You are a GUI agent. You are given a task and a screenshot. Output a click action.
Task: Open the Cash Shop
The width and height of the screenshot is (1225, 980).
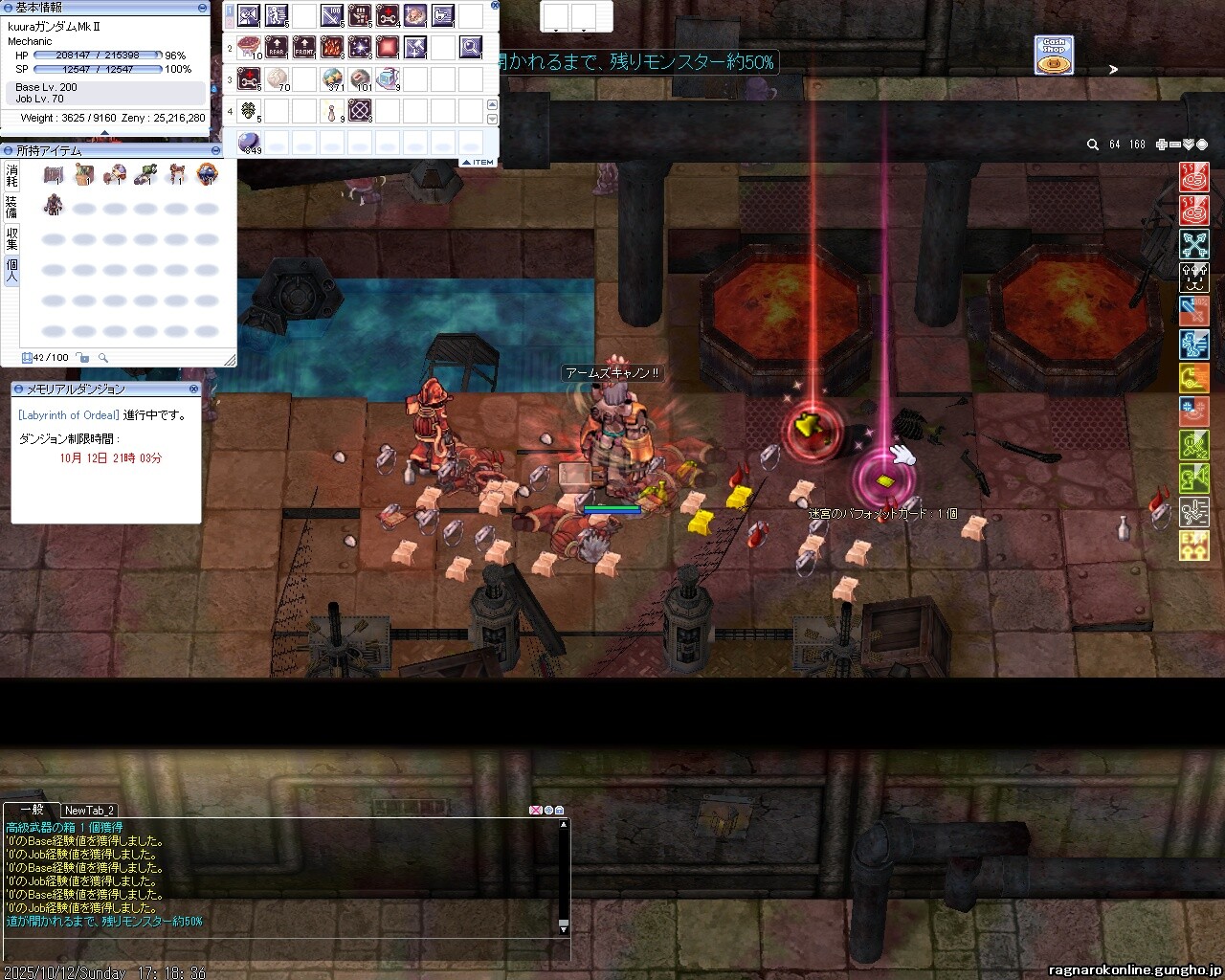1053,56
